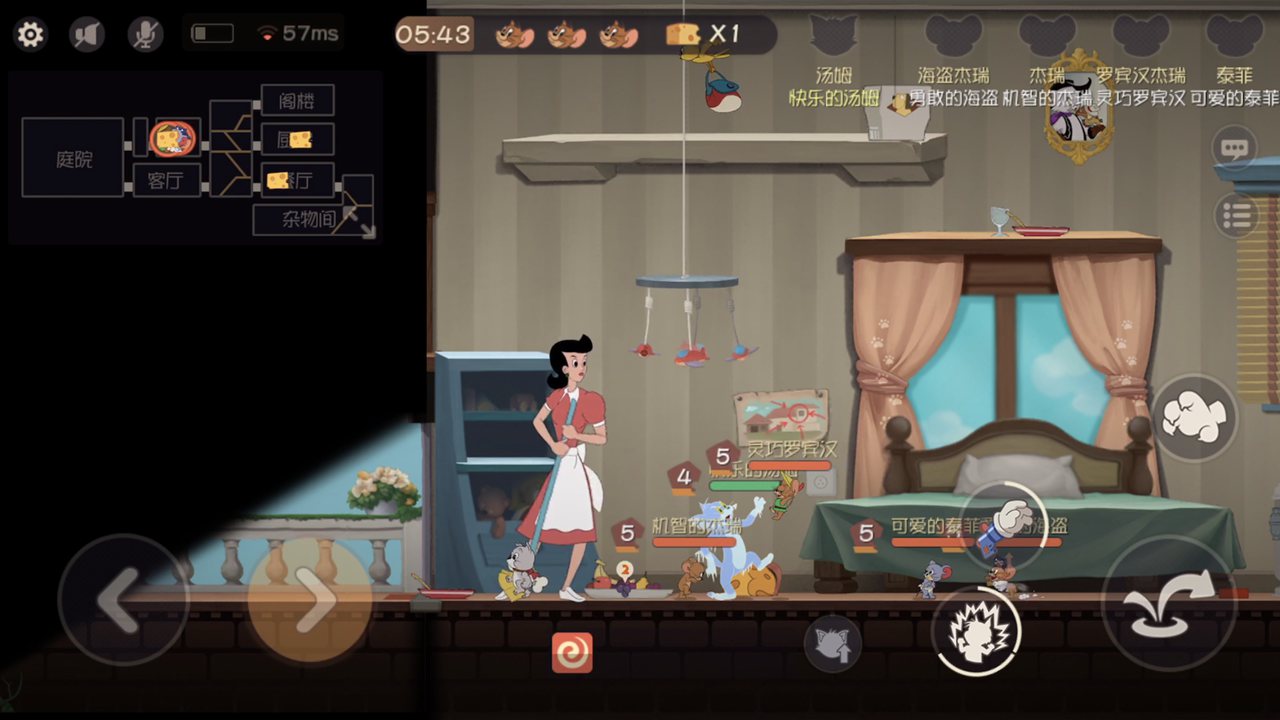Use the blue-cuffed glove item button
This screenshot has height=720, width=1280.
[x=1003, y=528]
